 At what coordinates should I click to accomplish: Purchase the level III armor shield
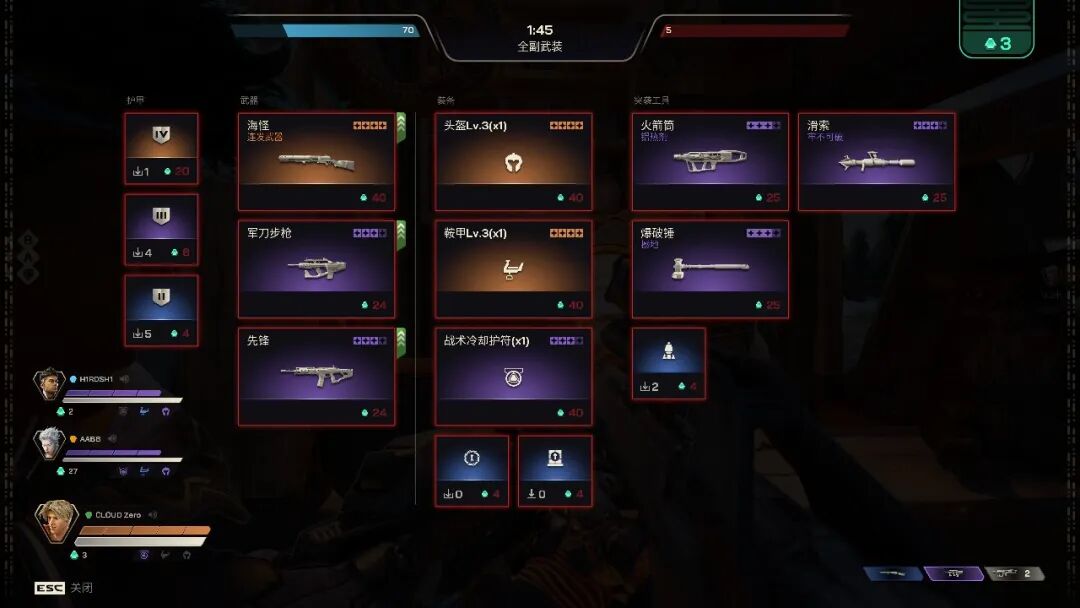click(x=161, y=229)
